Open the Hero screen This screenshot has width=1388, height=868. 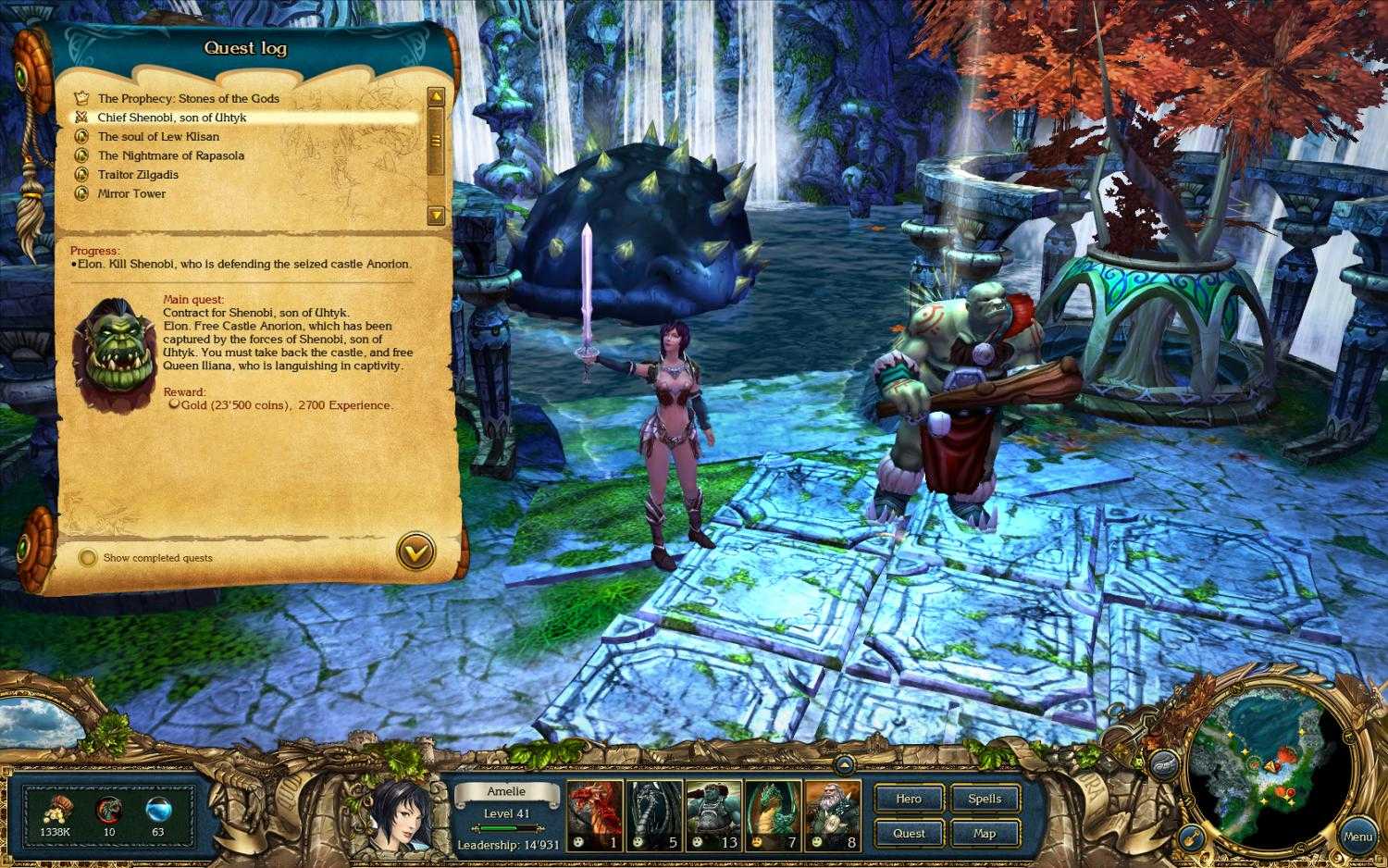coord(908,799)
